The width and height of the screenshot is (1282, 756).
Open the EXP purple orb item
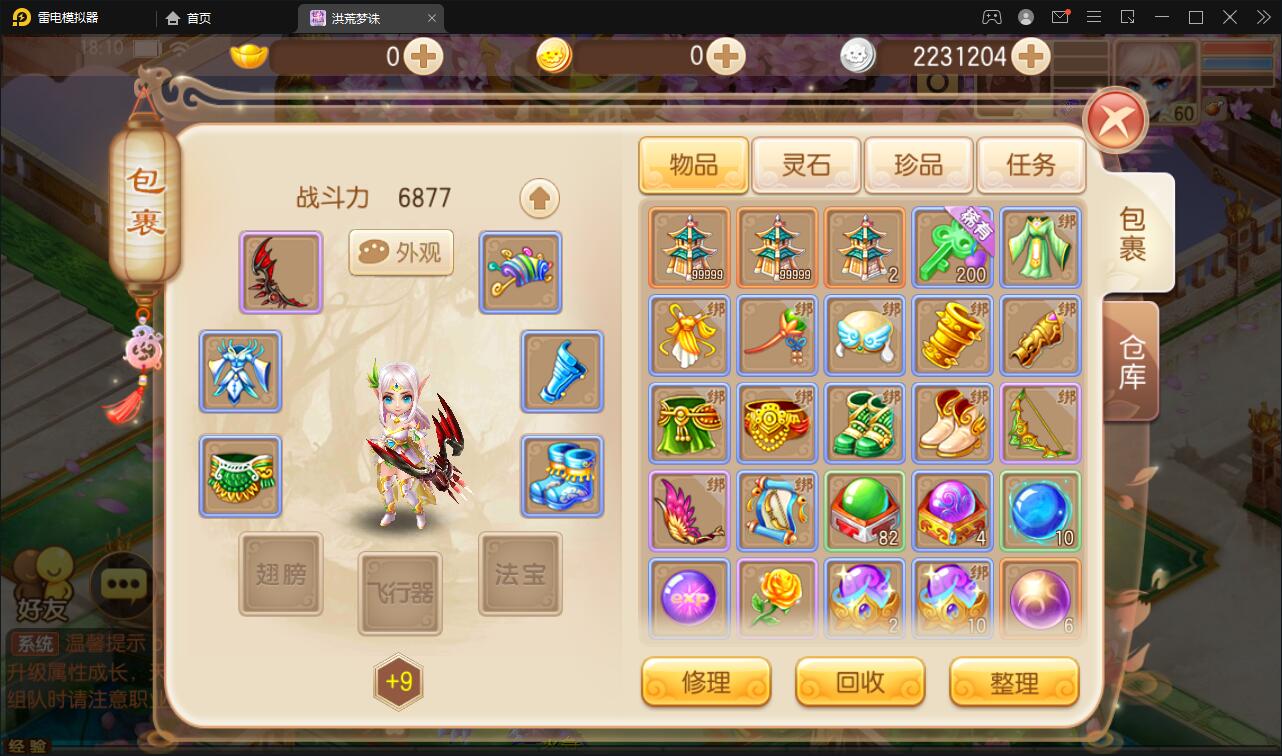click(x=688, y=599)
